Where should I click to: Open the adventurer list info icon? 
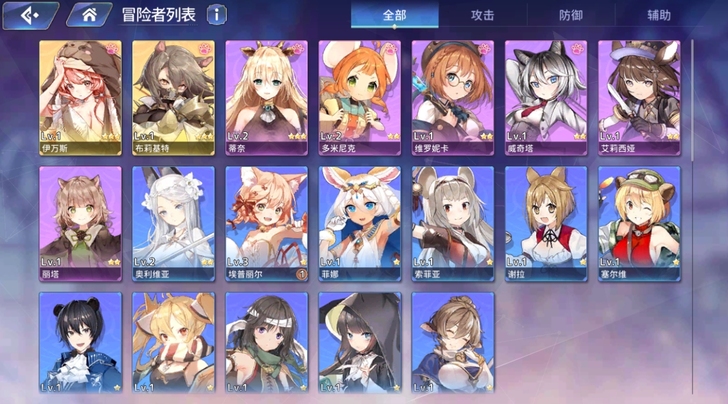pyautogui.click(x=215, y=14)
